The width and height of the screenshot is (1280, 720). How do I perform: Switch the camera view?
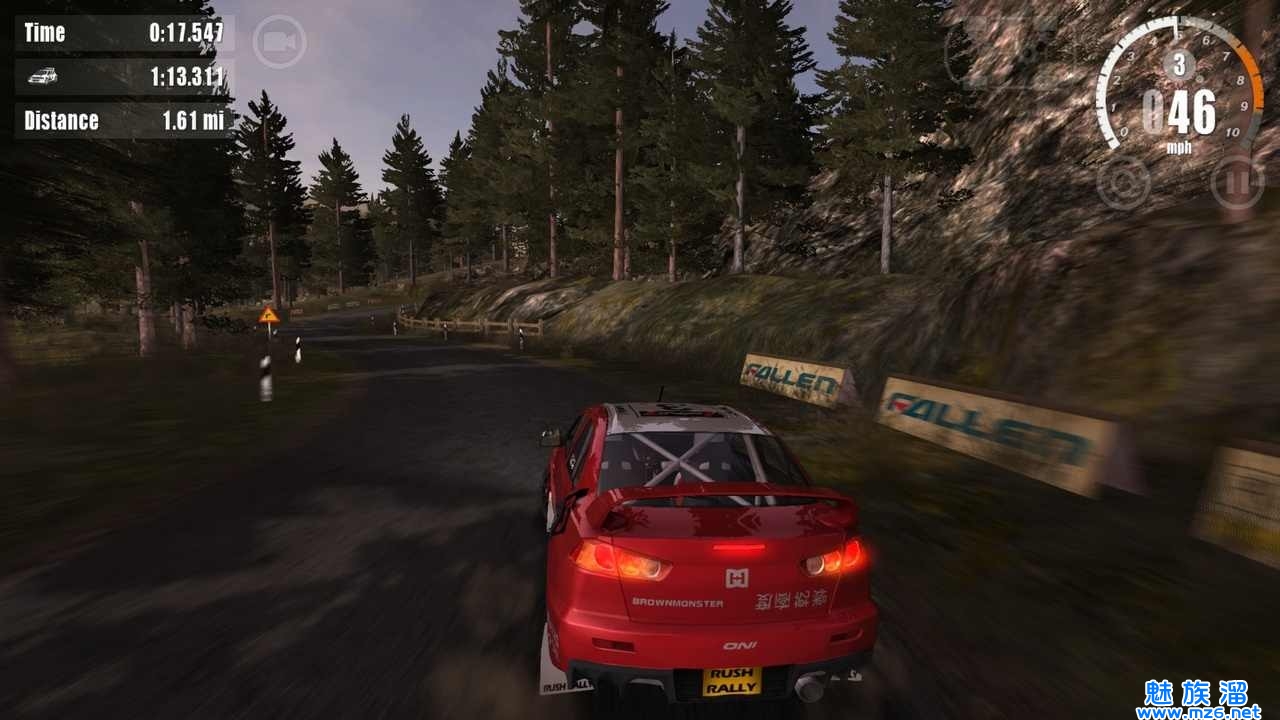coord(279,42)
